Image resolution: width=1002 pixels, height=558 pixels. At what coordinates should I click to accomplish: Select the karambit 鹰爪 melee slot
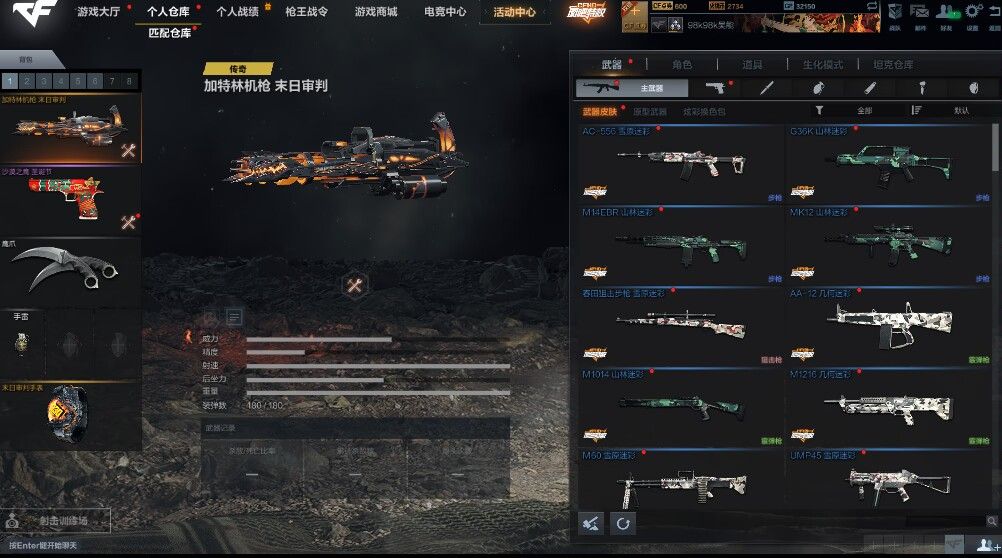pos(70,268)
